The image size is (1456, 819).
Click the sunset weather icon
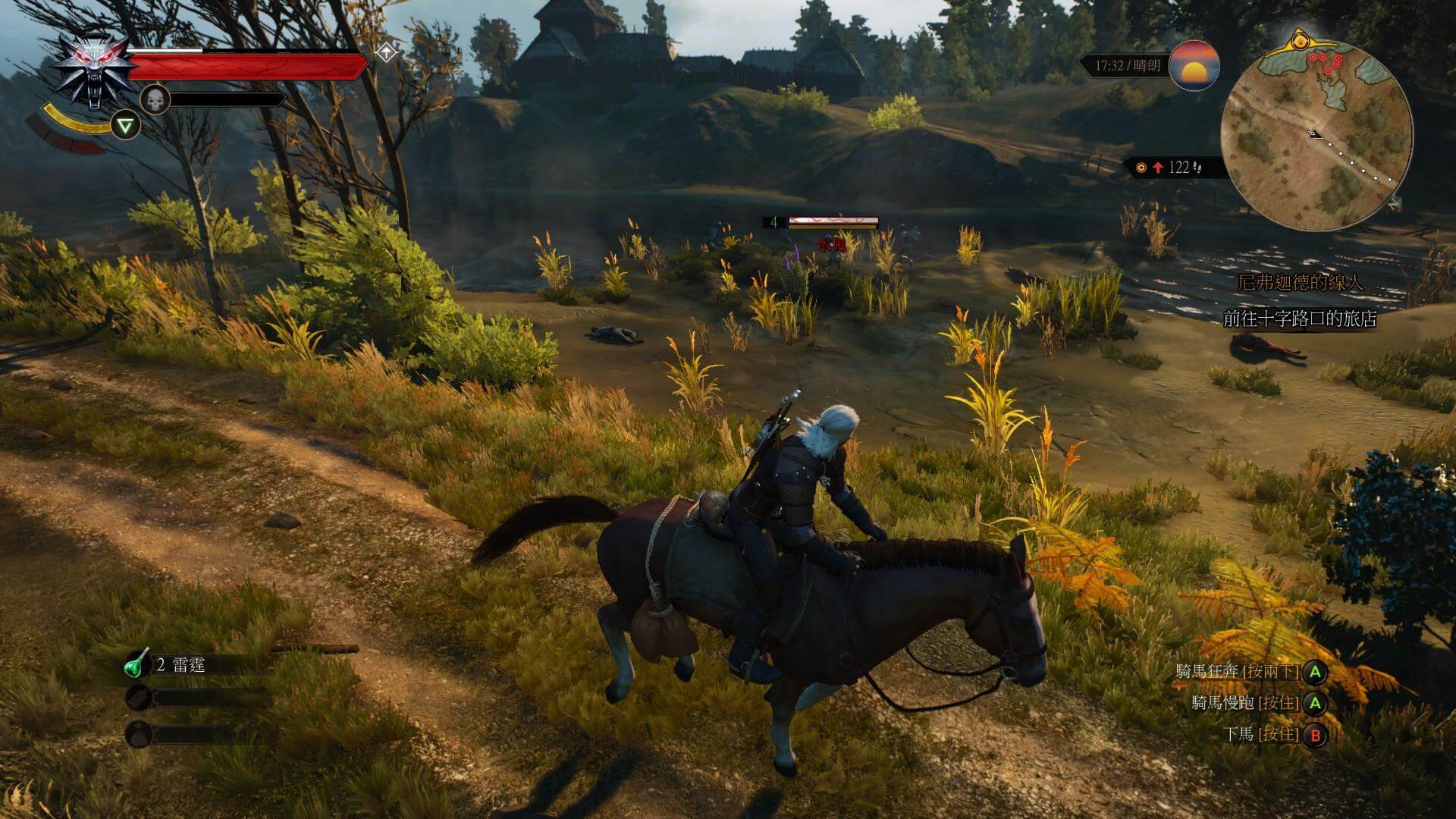(x=1194, y=66)
